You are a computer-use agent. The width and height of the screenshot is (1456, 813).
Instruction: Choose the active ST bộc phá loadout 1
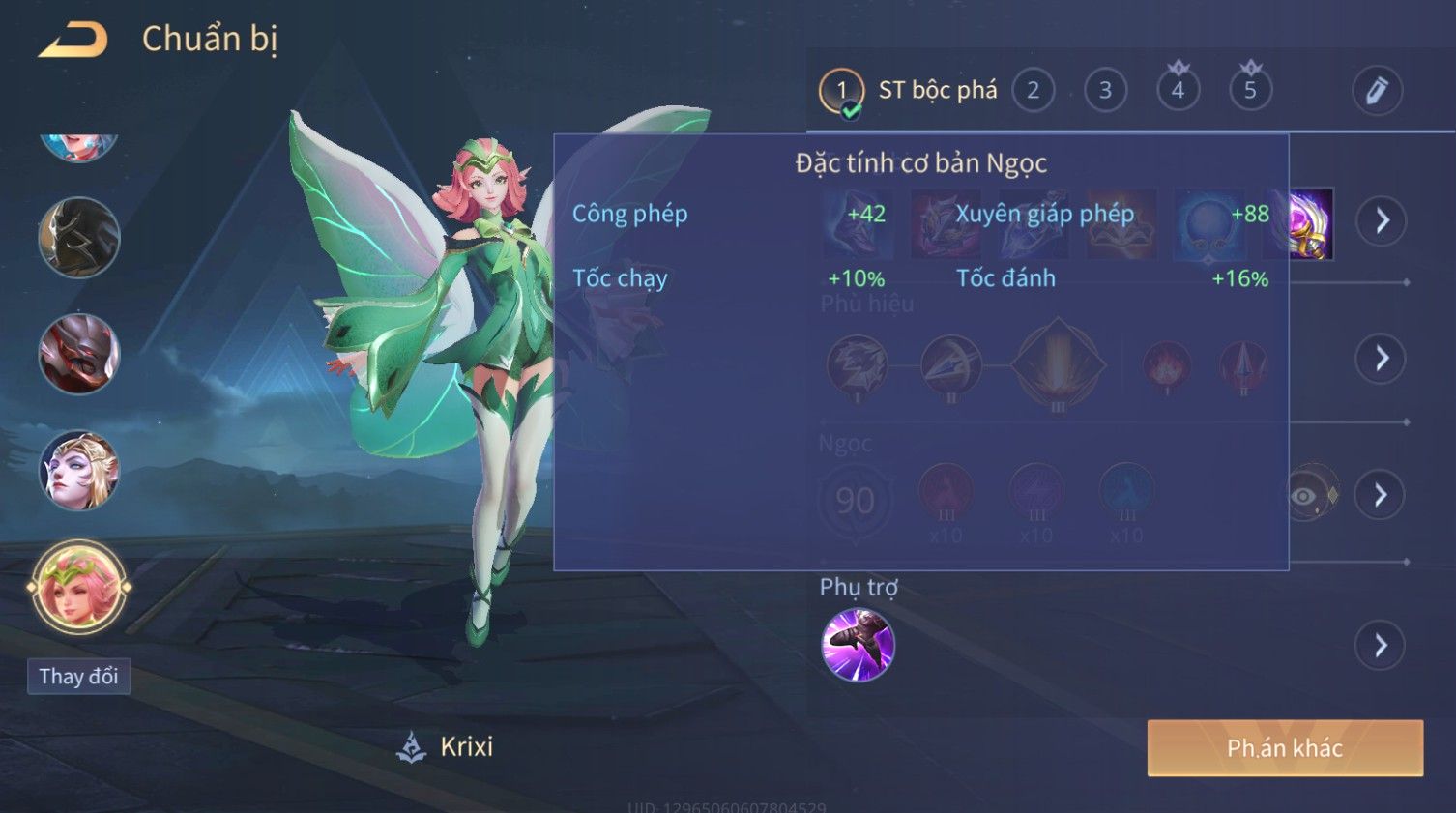(x=842, y=91)
